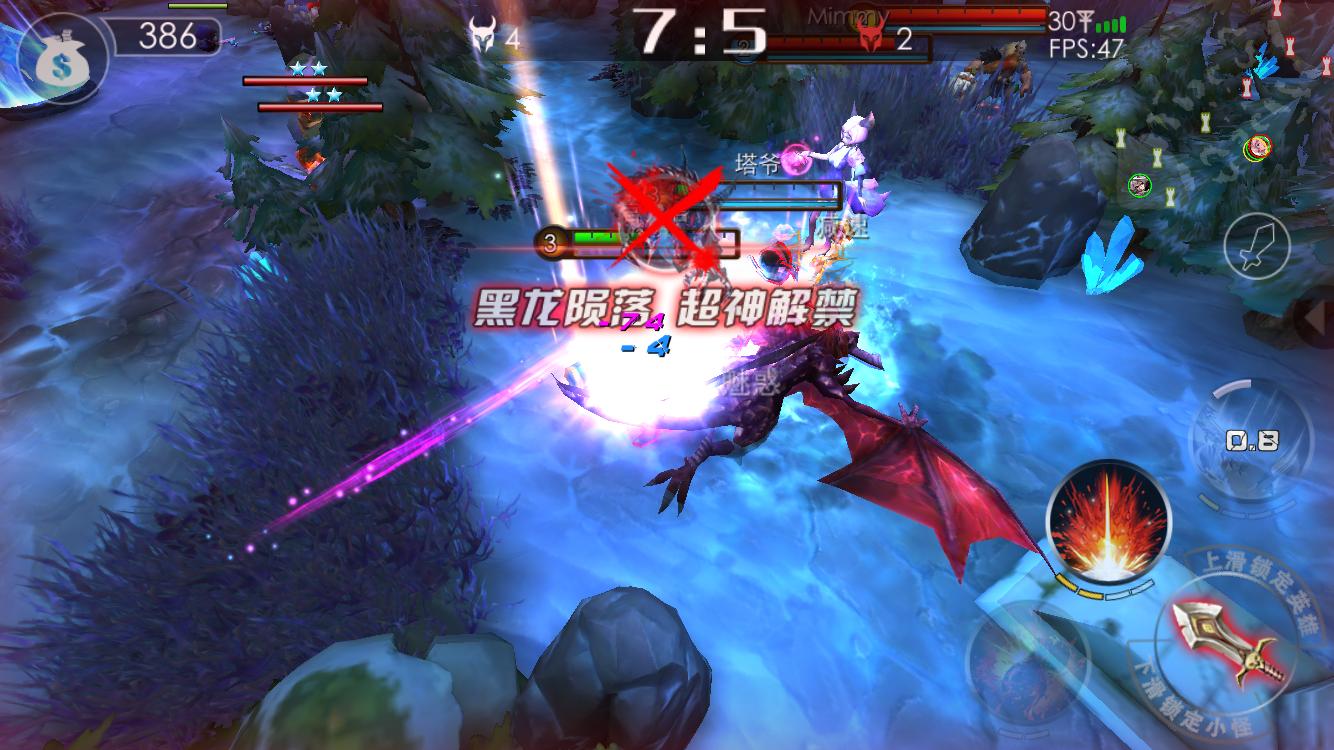1334x750 pixels.
Task: Activate the fiery explosion skill
Action: (1107, 521)
